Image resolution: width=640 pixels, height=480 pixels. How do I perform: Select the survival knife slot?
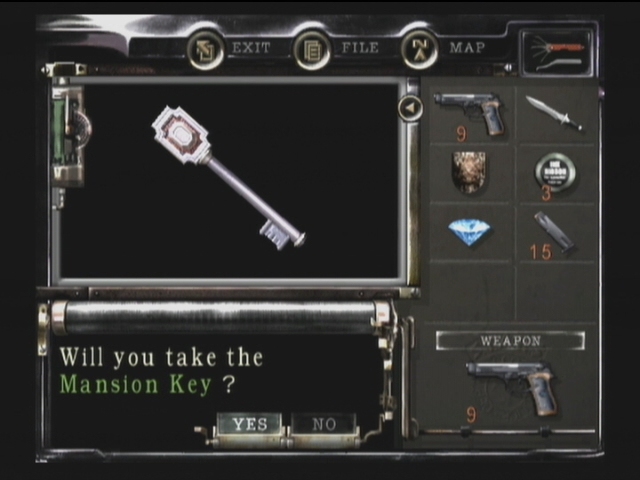tap(553, 113)
